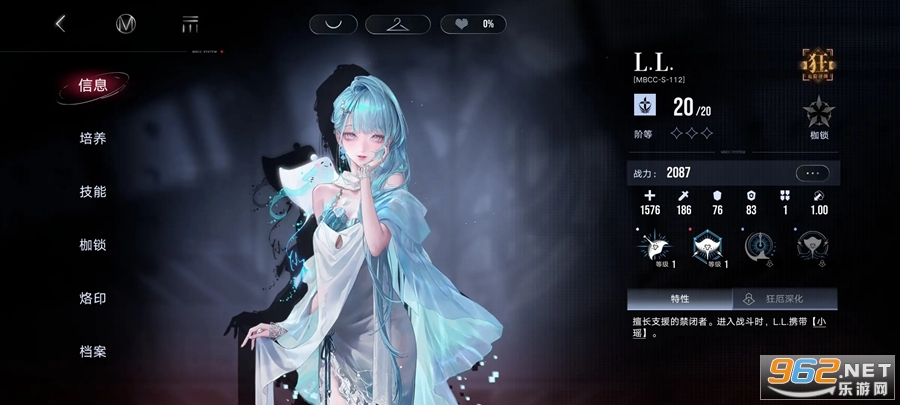Click the smile-shaped expression button
The height and width of the screenshot is (405, 900).
(x=332, y=24)
